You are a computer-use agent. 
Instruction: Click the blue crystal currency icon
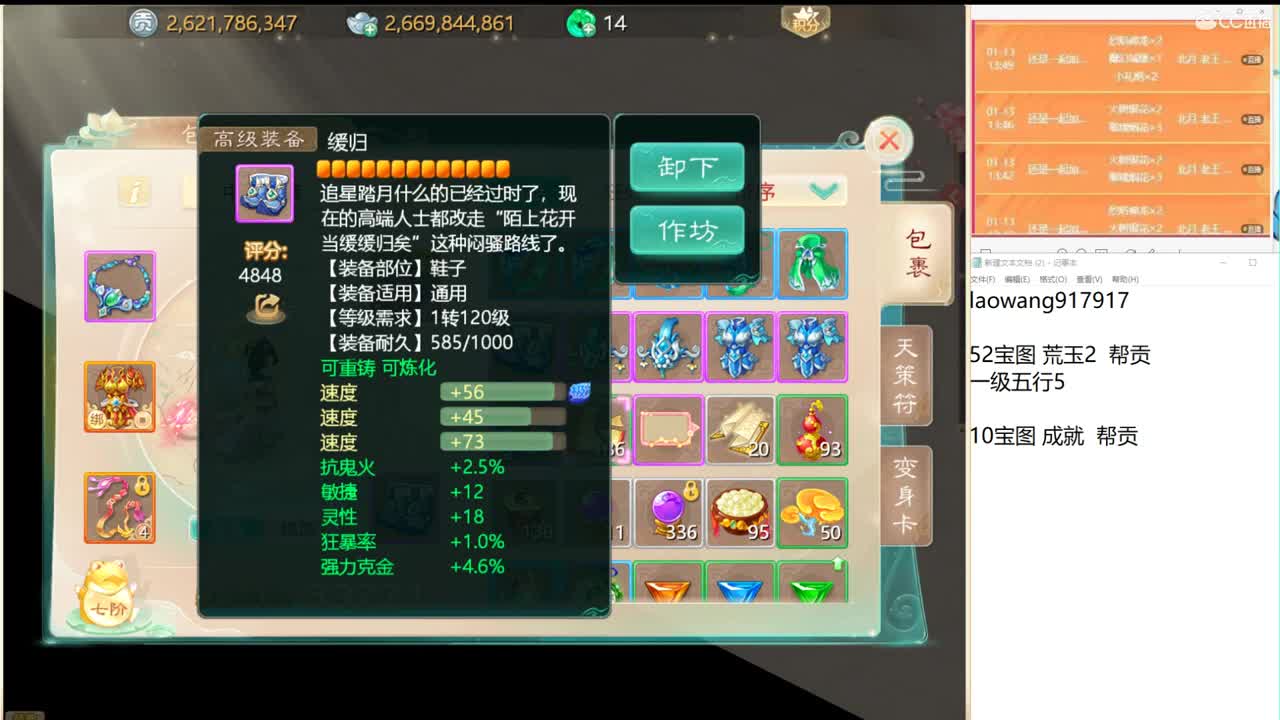click(x=362, y=21)
